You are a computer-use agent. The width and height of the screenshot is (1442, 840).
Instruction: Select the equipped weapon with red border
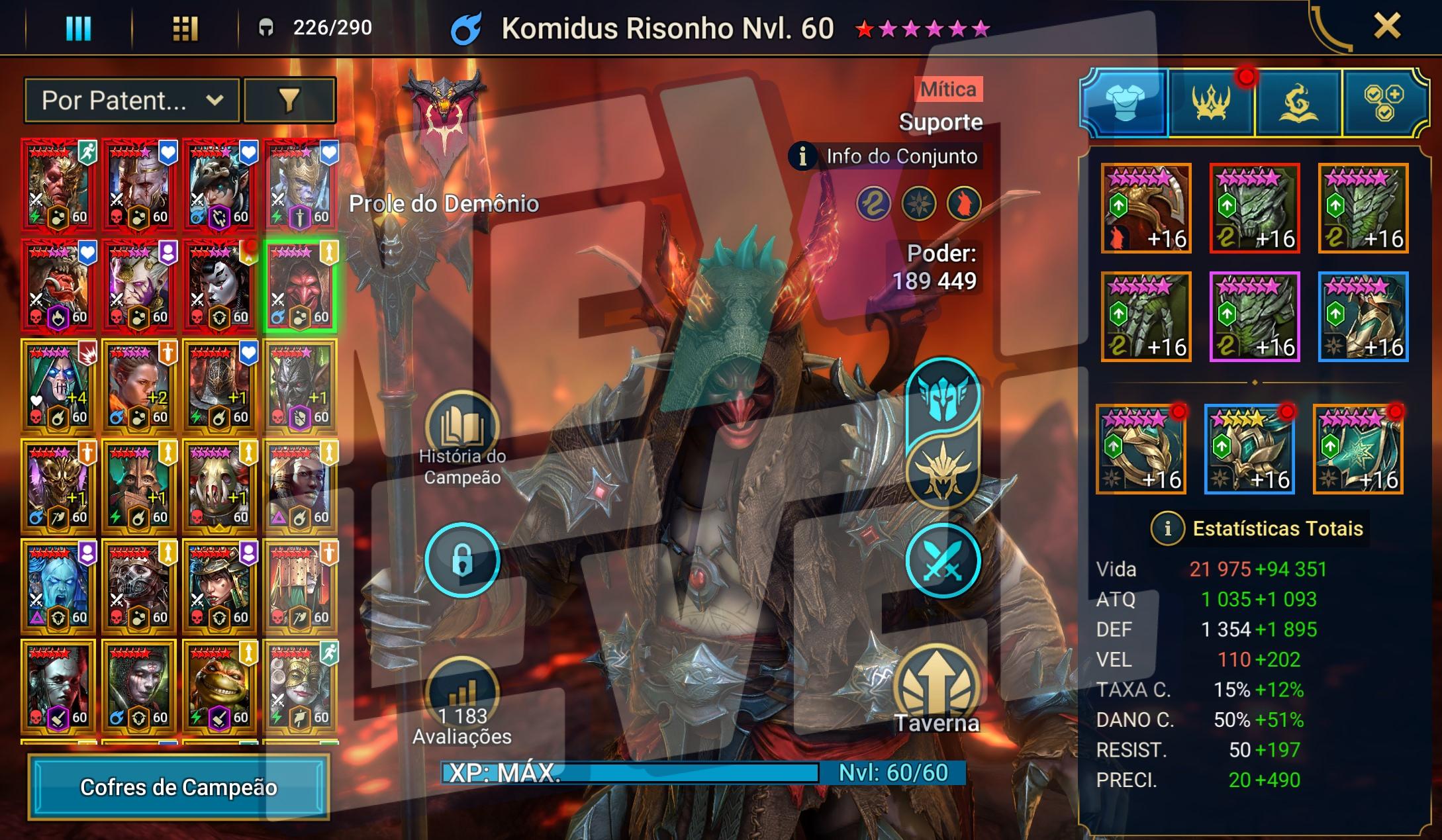point(1254,209)
